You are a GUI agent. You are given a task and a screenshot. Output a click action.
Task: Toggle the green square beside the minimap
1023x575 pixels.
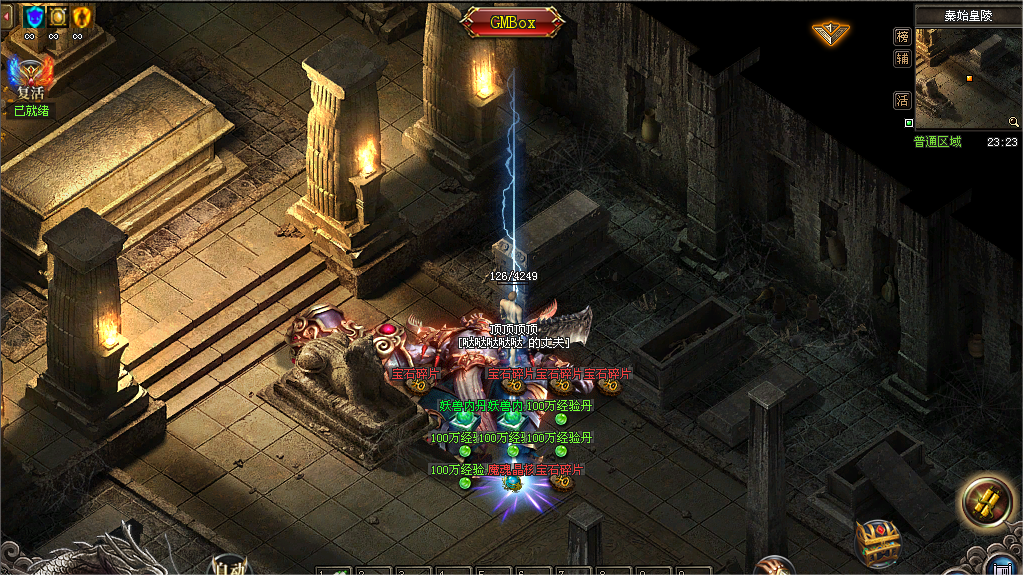pos(908,123)
